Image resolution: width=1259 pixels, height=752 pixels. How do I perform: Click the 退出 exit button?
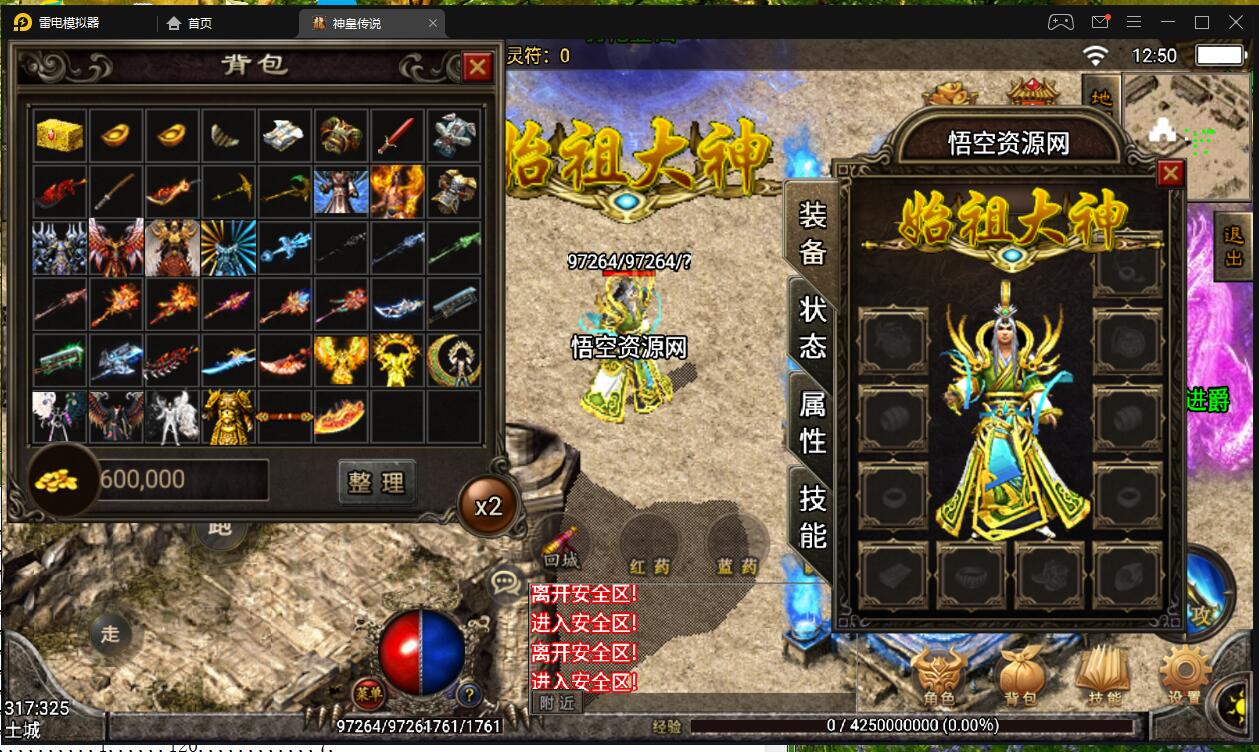(x=1234, y=246)
